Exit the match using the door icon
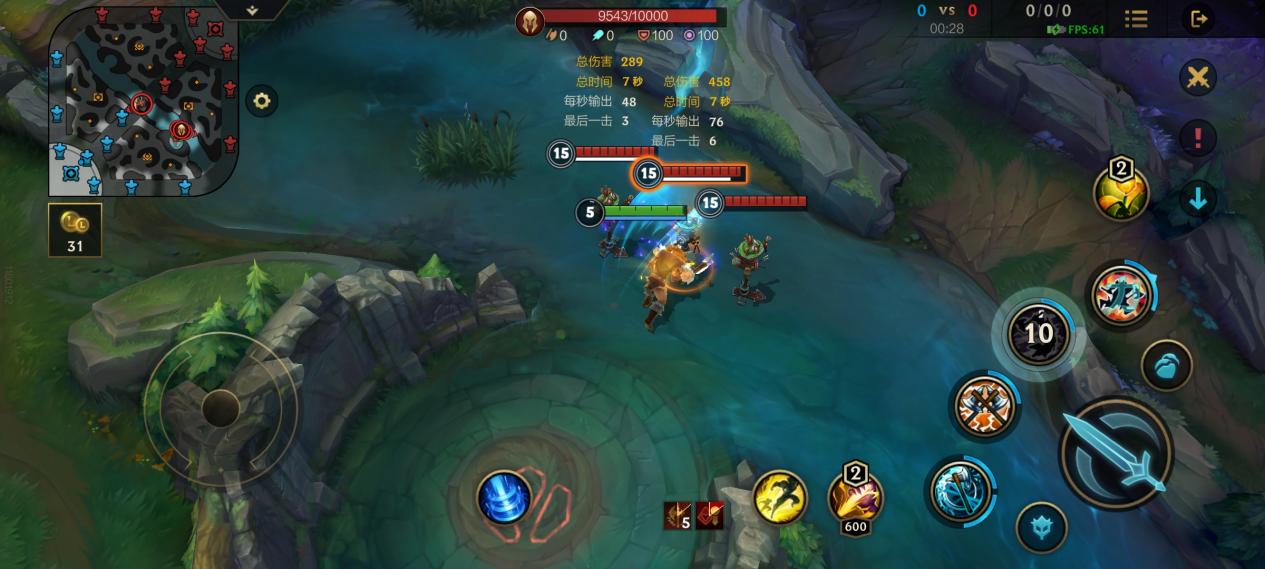The height and width of the screenshot is (569, 1265). 1197,19
